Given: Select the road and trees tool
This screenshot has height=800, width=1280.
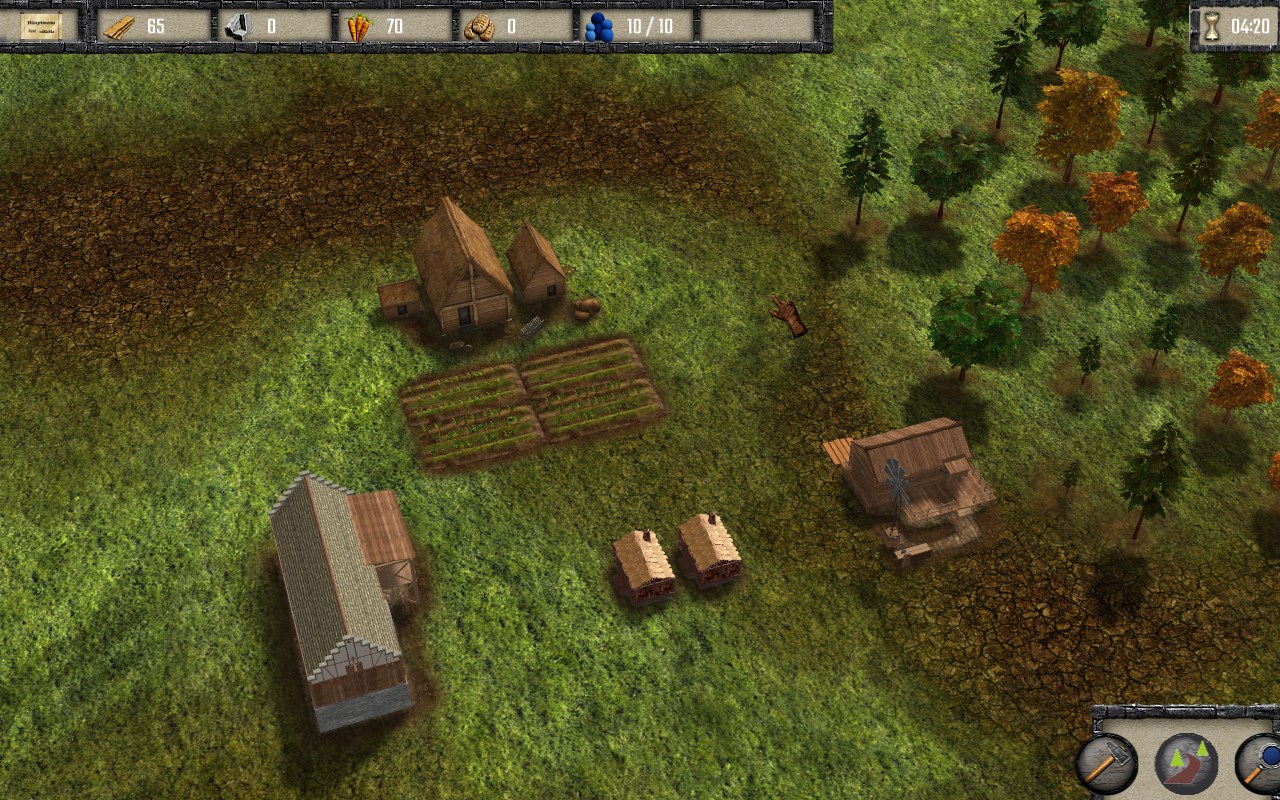Looking at the screenshot, I should [x=1186, y=764].
